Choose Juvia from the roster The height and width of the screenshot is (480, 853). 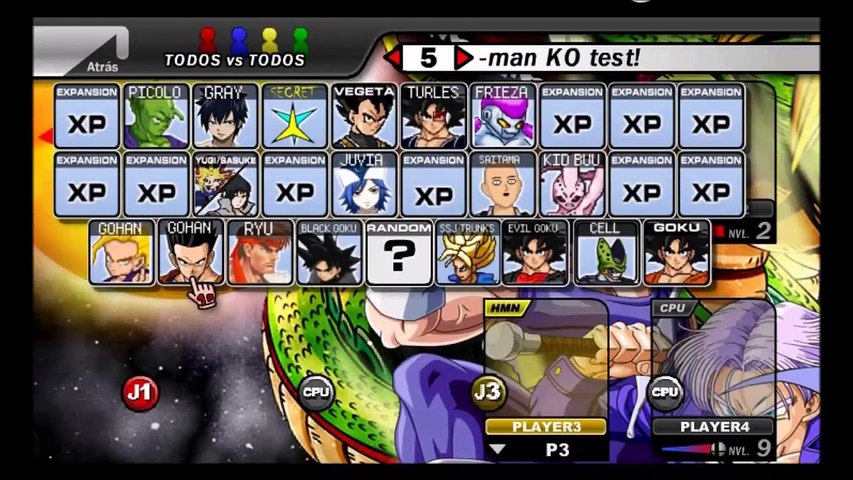click(364, 184)
